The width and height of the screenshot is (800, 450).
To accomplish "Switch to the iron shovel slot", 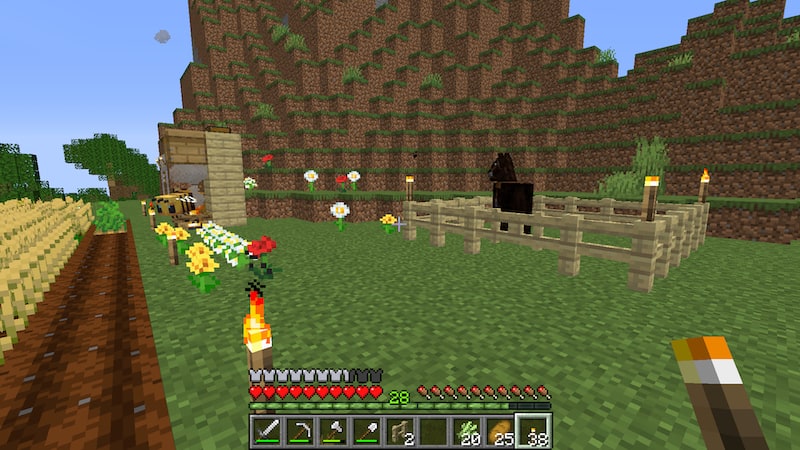I will point(366,431).
